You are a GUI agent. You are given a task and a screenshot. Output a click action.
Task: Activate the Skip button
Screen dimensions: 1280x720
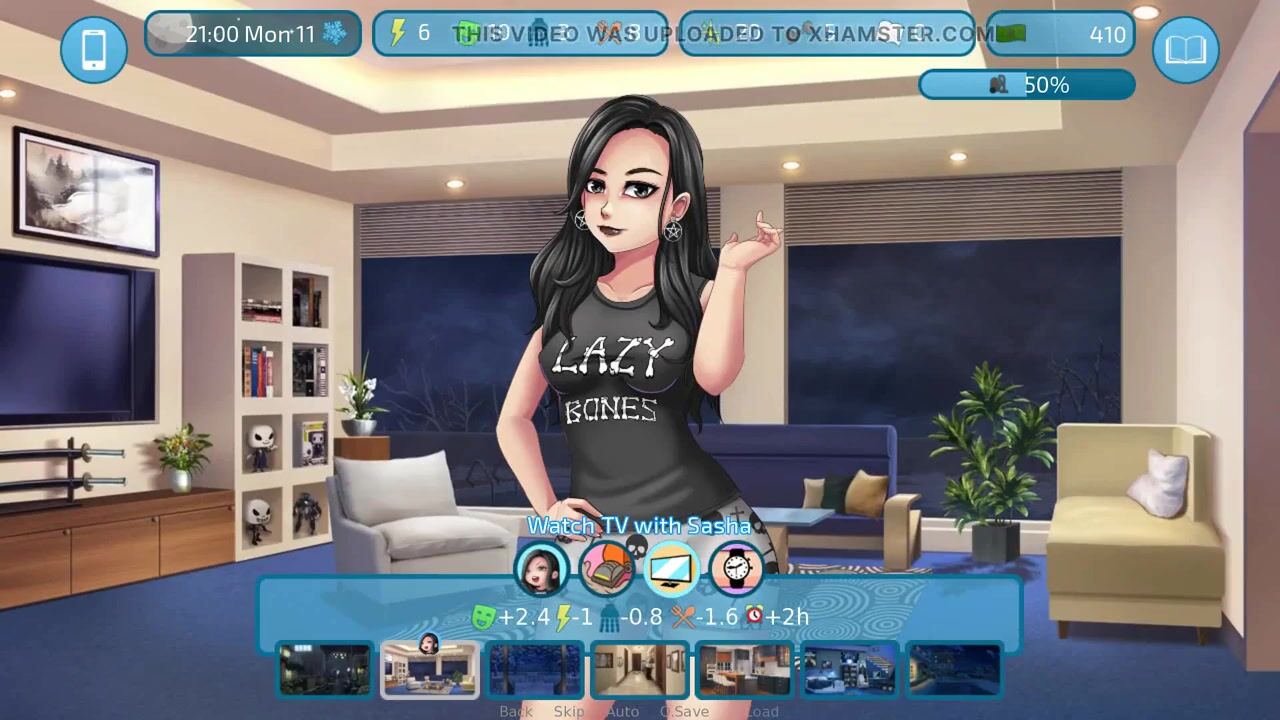(569, 712)
